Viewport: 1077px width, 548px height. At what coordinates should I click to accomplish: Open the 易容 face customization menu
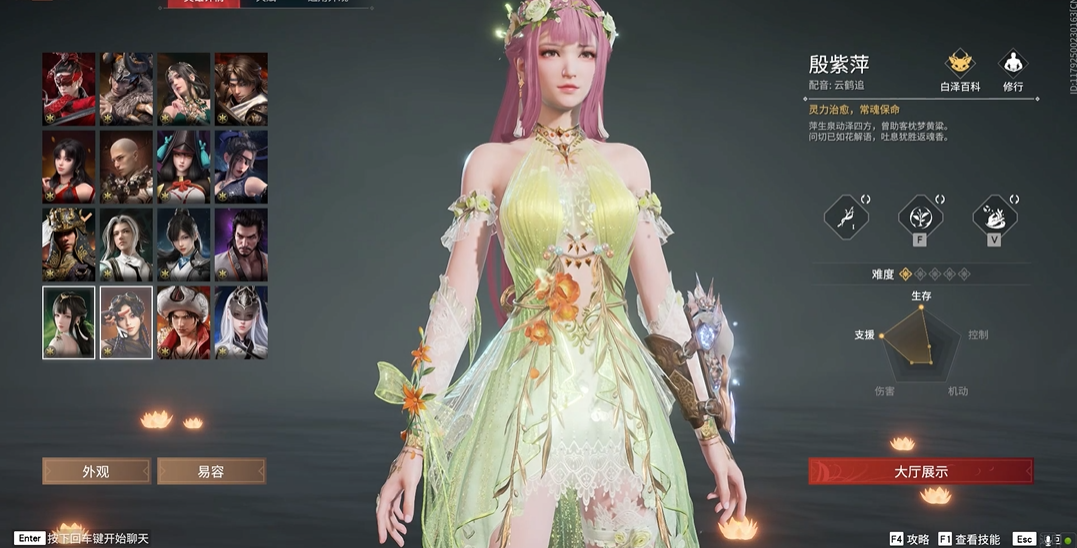(211, 471)
